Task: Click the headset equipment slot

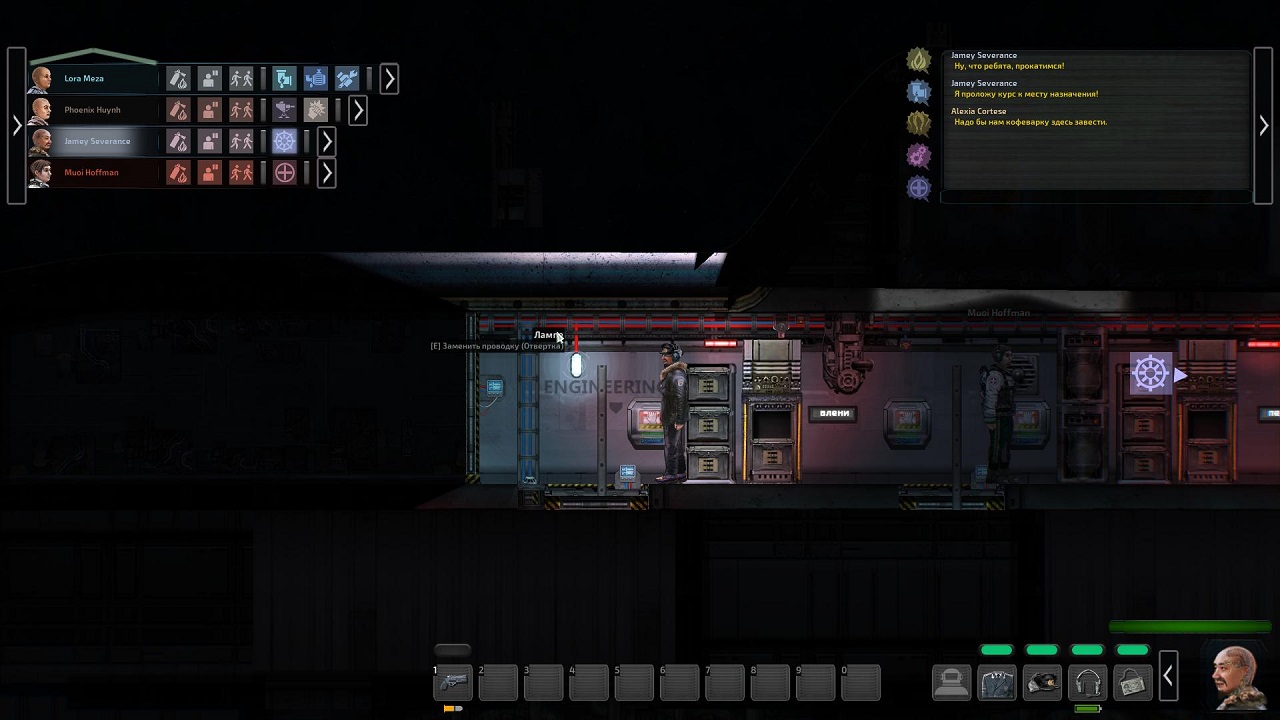Action: pyautogui.click(x=1088, y=682)
